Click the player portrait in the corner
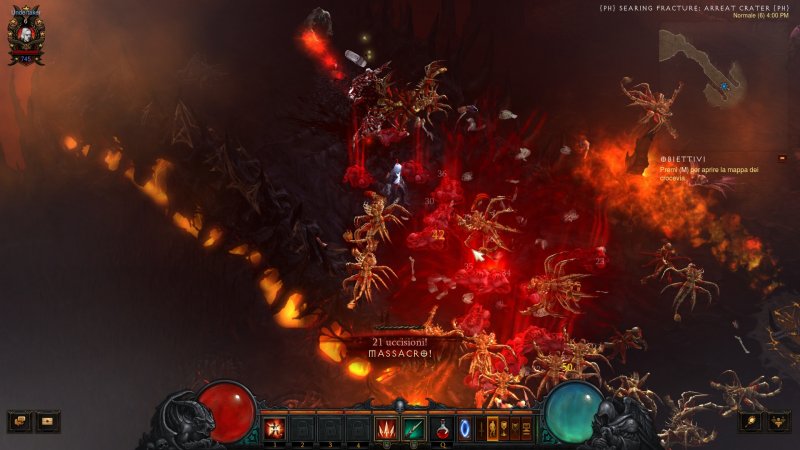Image resolution: width=800 pixels, height=450 pixels. 24,38
